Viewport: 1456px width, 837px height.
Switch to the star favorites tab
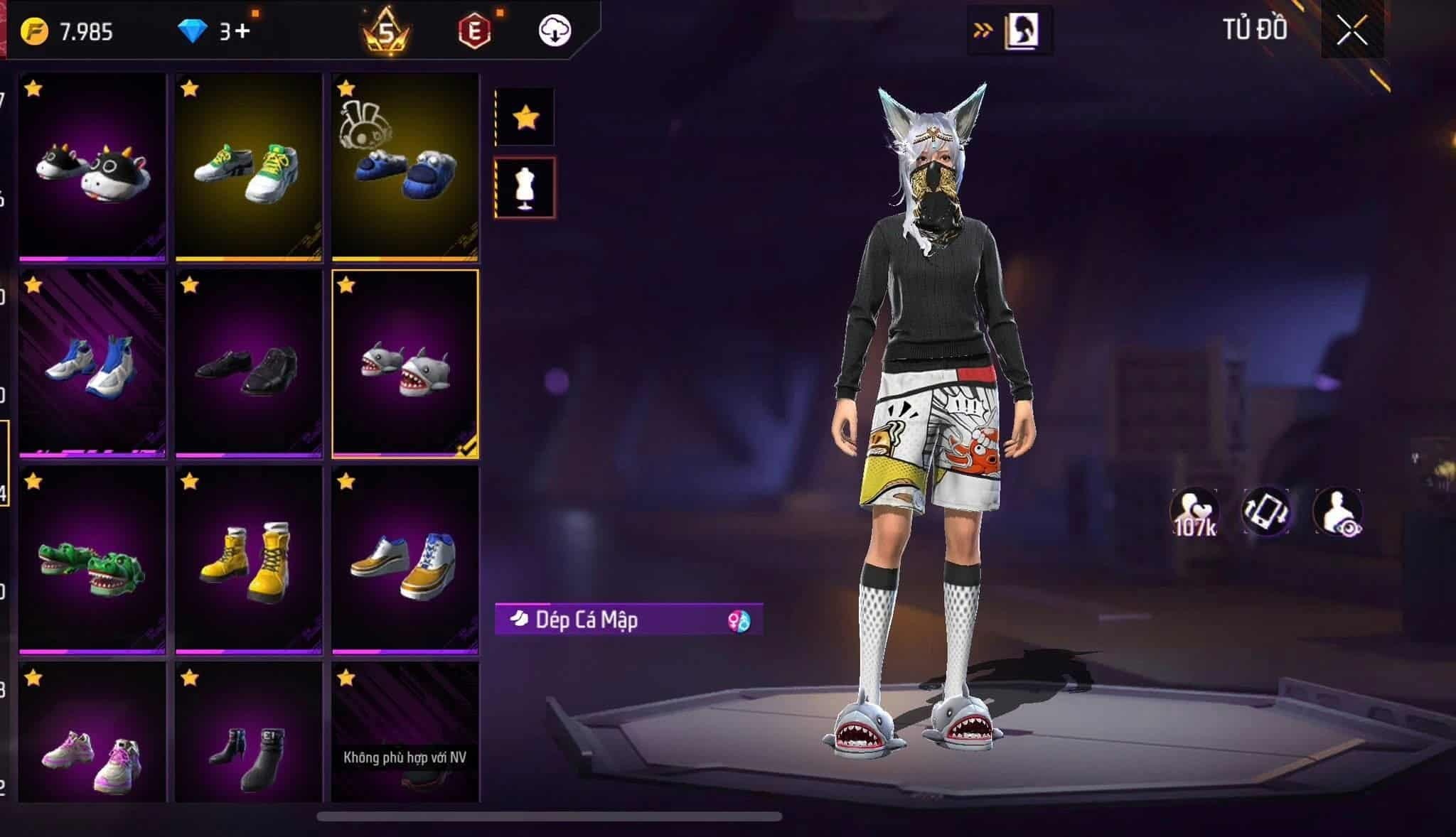click(525, 117)
